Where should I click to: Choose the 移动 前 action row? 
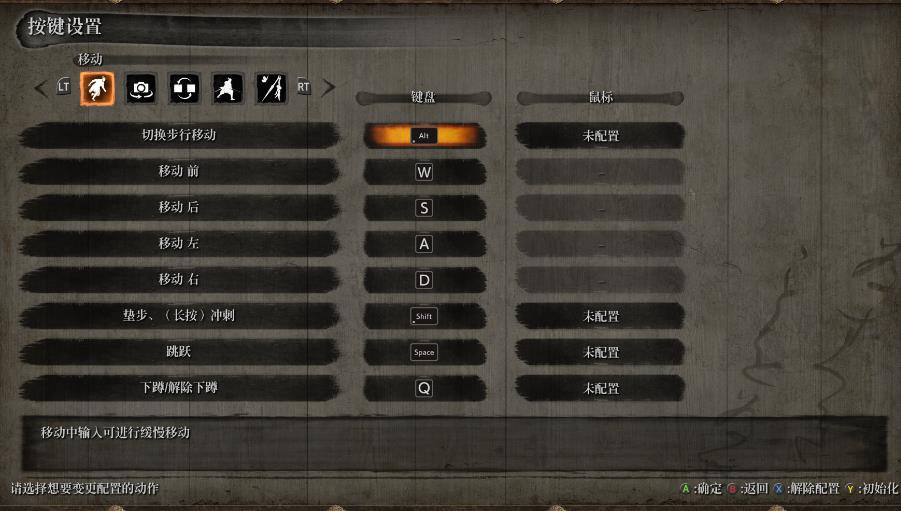pyautogui.click(x=179, y=171)
